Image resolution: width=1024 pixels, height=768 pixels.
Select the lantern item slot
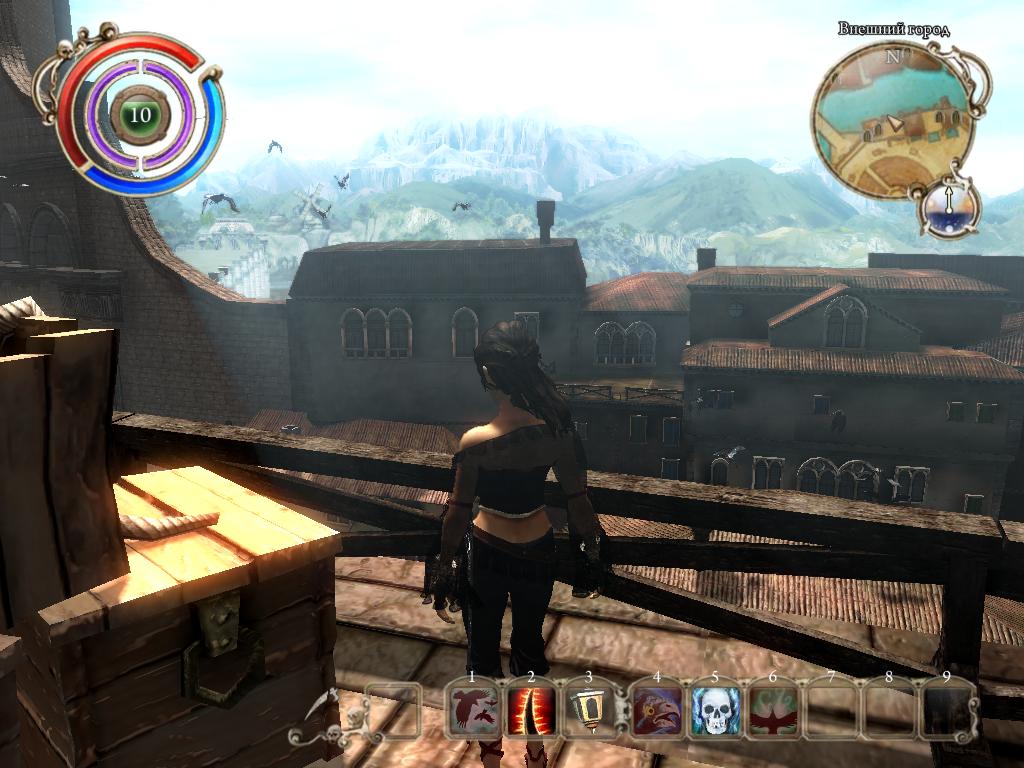(x=587, y=711)
